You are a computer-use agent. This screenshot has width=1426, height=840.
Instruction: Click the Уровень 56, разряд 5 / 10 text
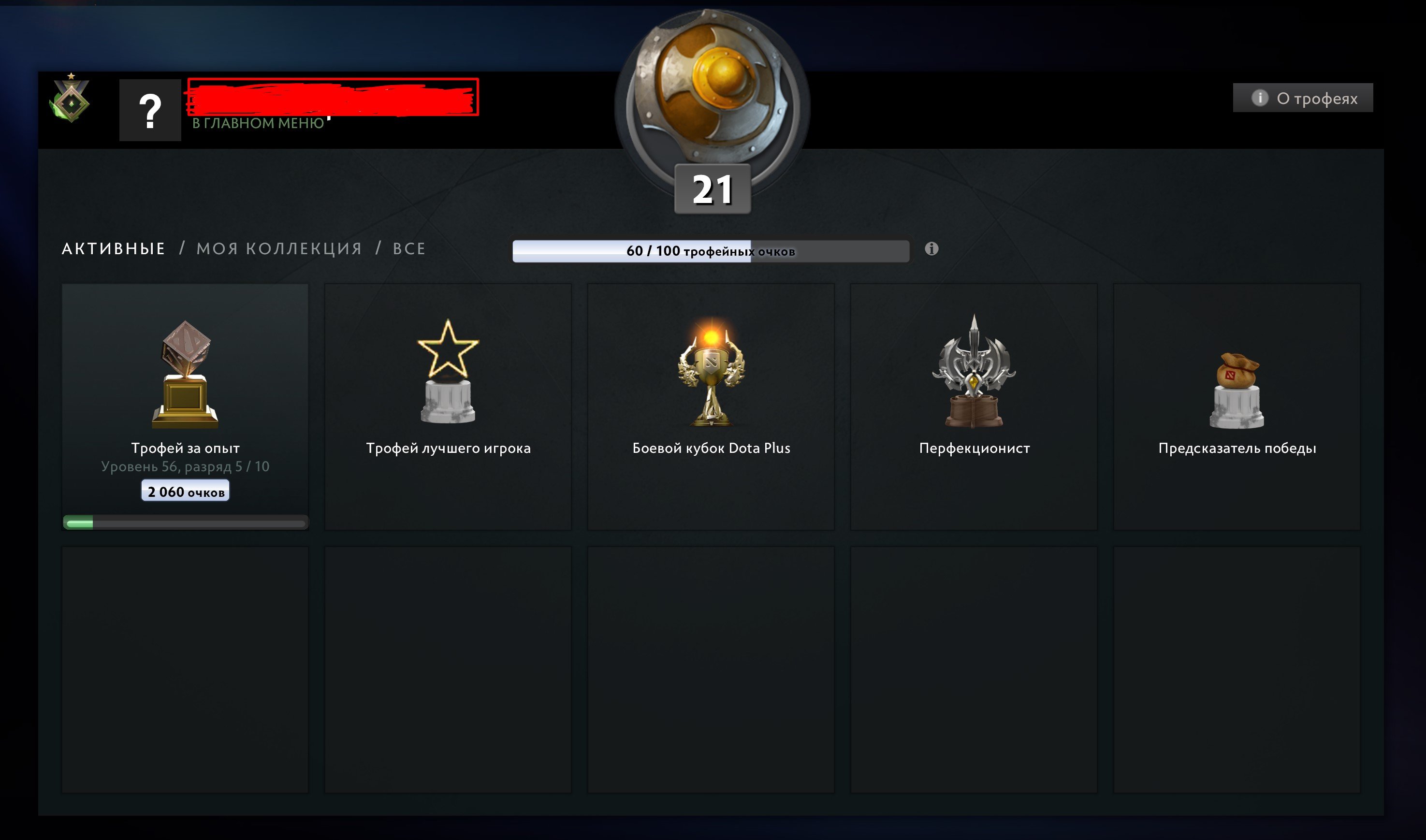pyautogui.click(x=184, y=465)
